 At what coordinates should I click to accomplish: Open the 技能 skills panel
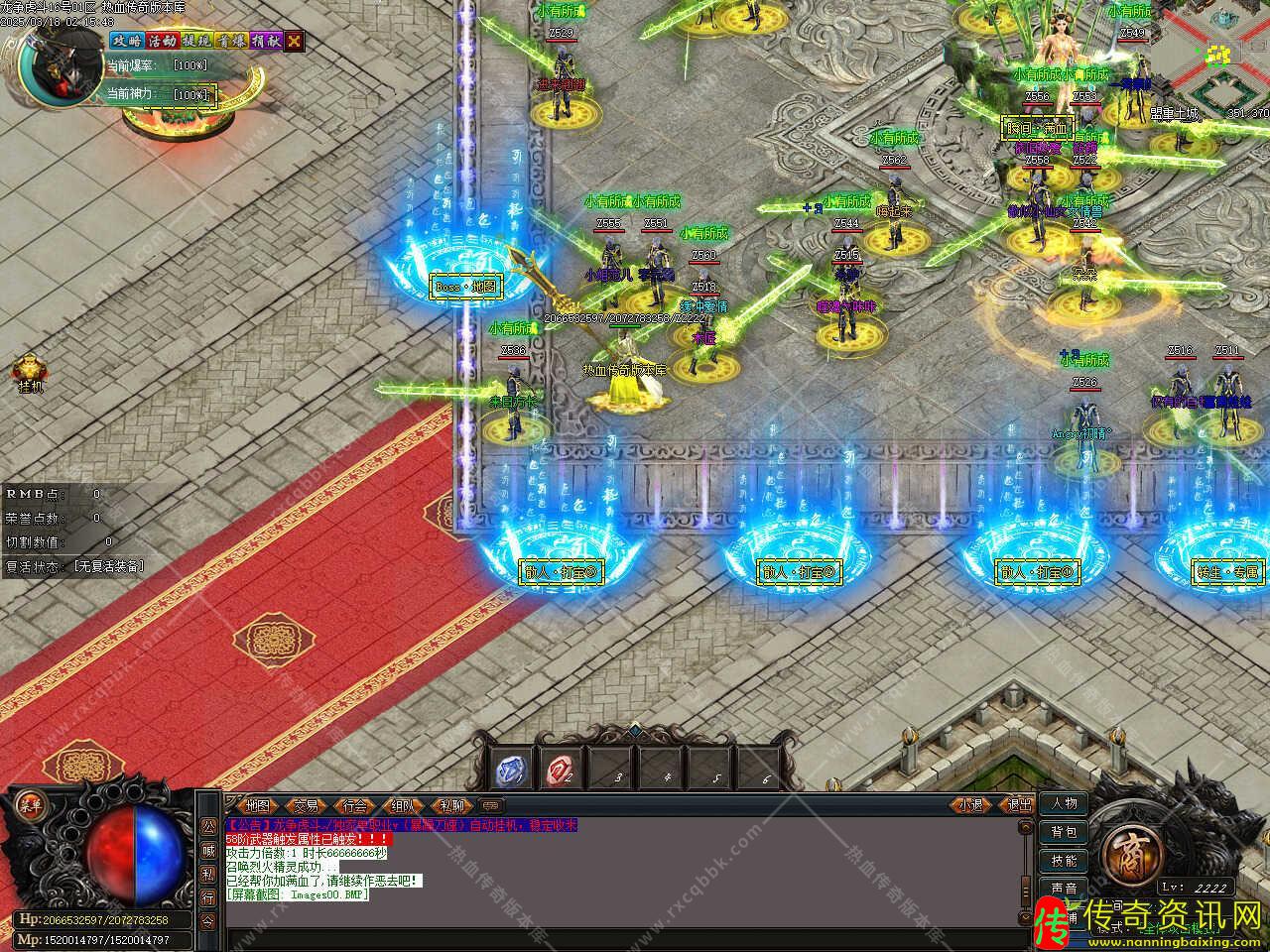coord(1064,860)
